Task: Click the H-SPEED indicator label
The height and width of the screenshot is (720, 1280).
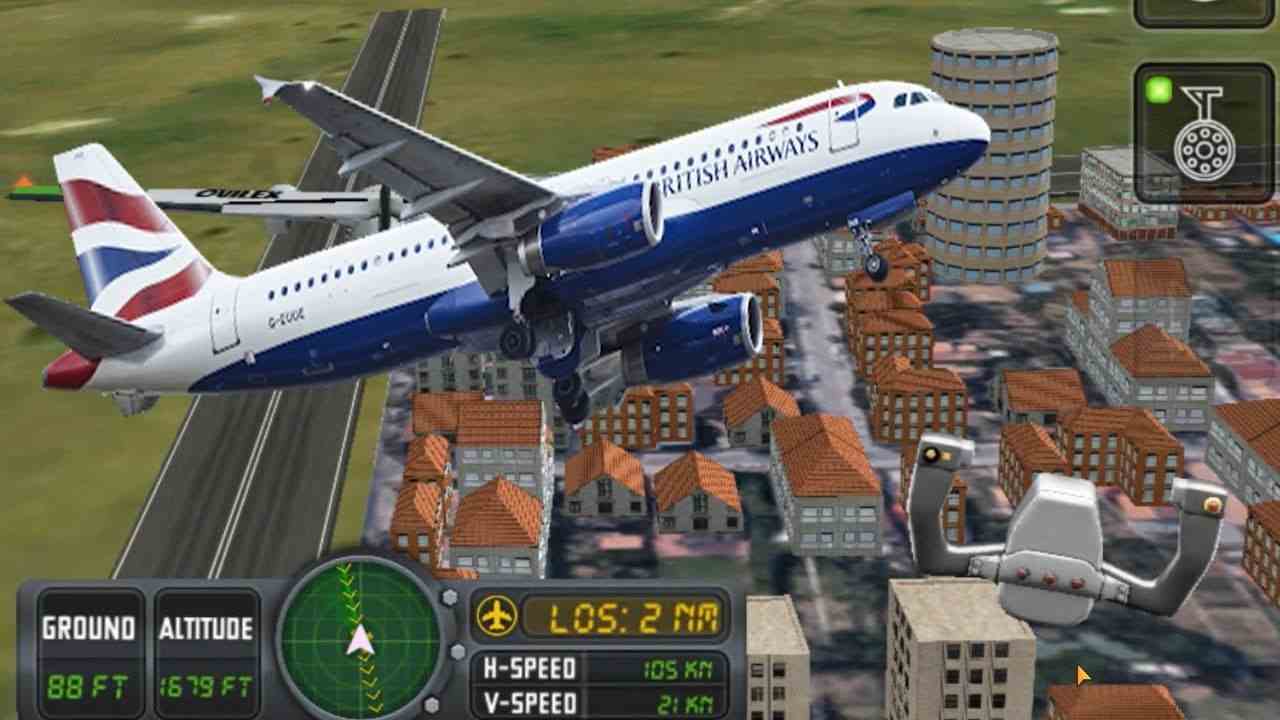Action: (528, 671)
